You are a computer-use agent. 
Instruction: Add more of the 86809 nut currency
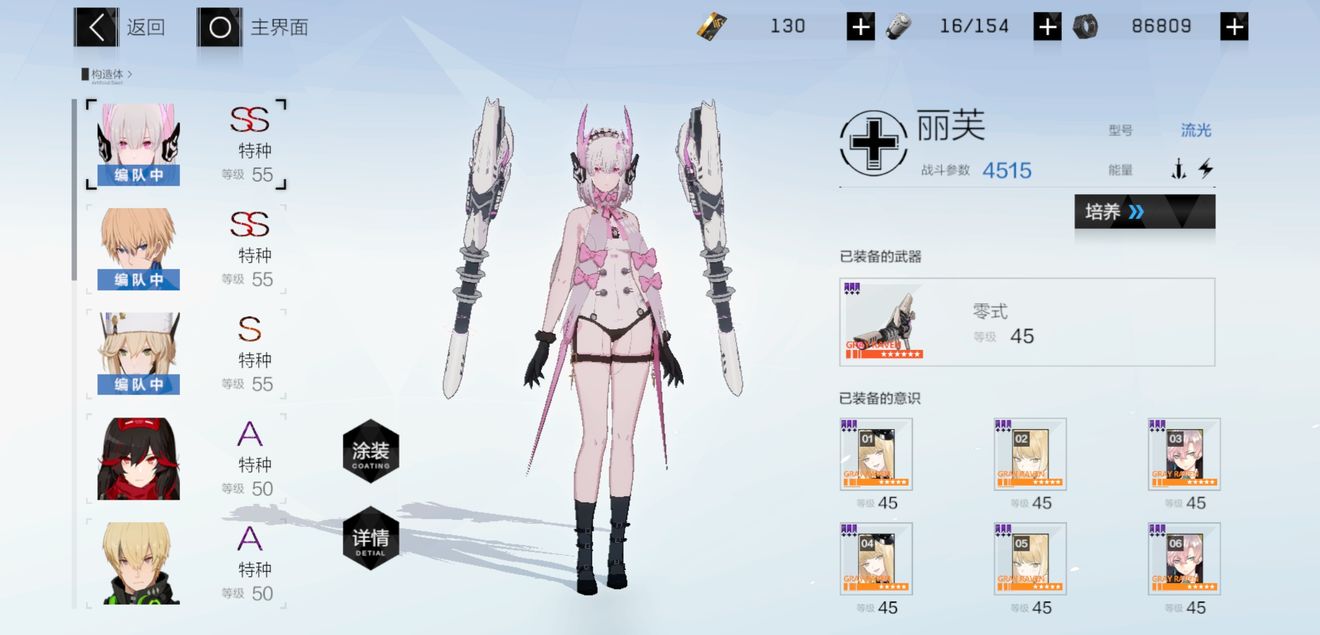tap(1234, 27)
